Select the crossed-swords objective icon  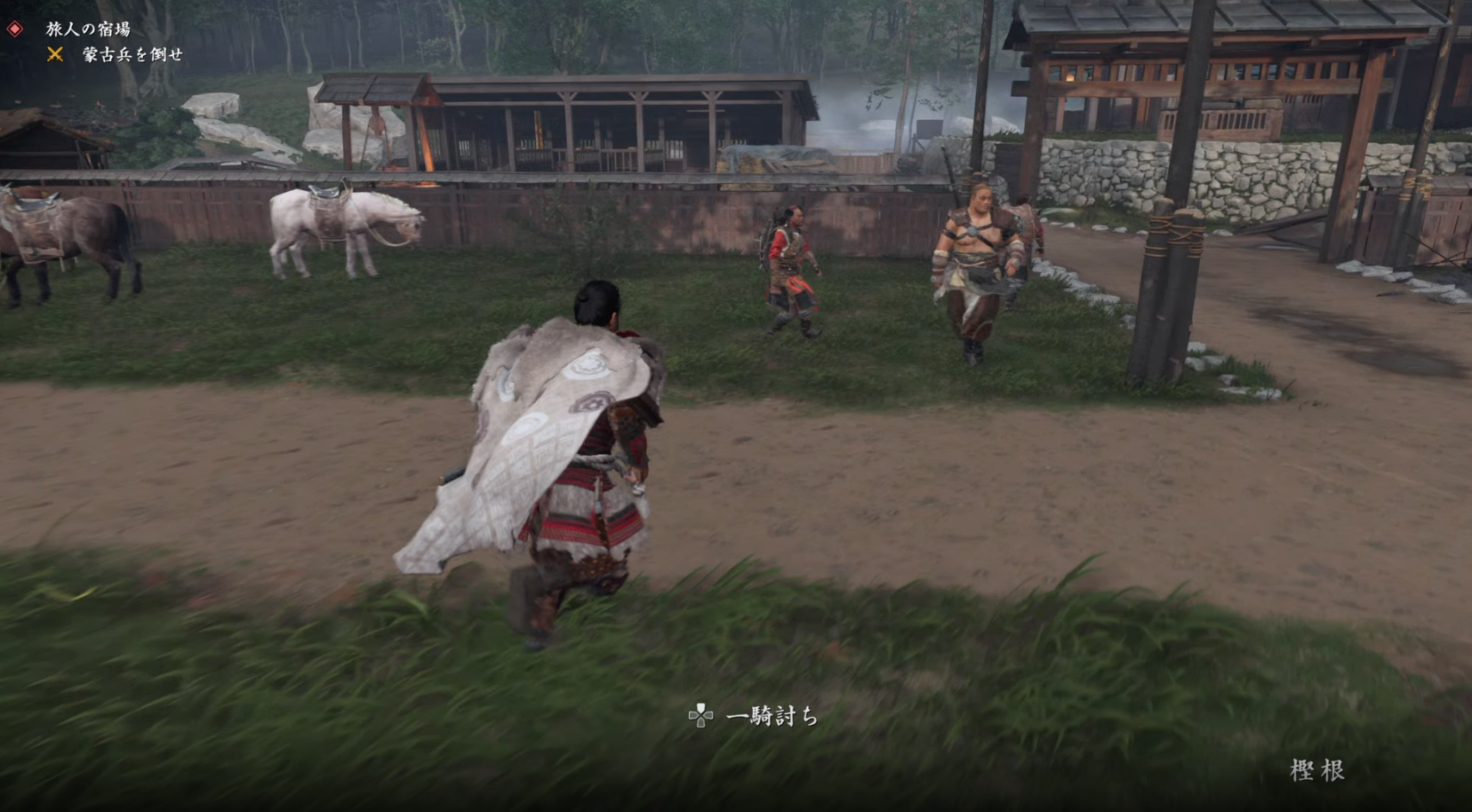(55, 56)
